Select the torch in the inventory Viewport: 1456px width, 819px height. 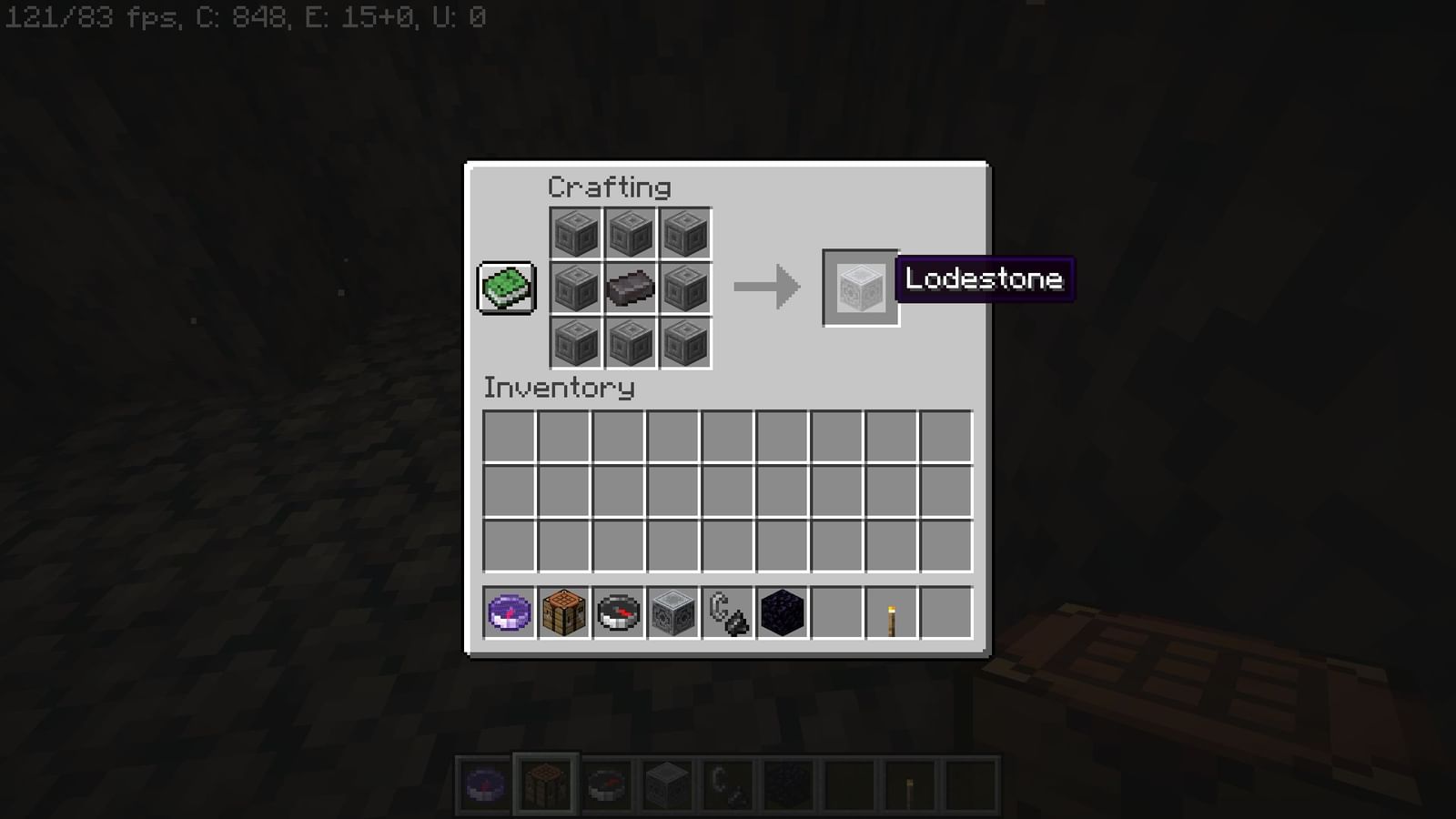pyautogui.click(x=890, y=614)
